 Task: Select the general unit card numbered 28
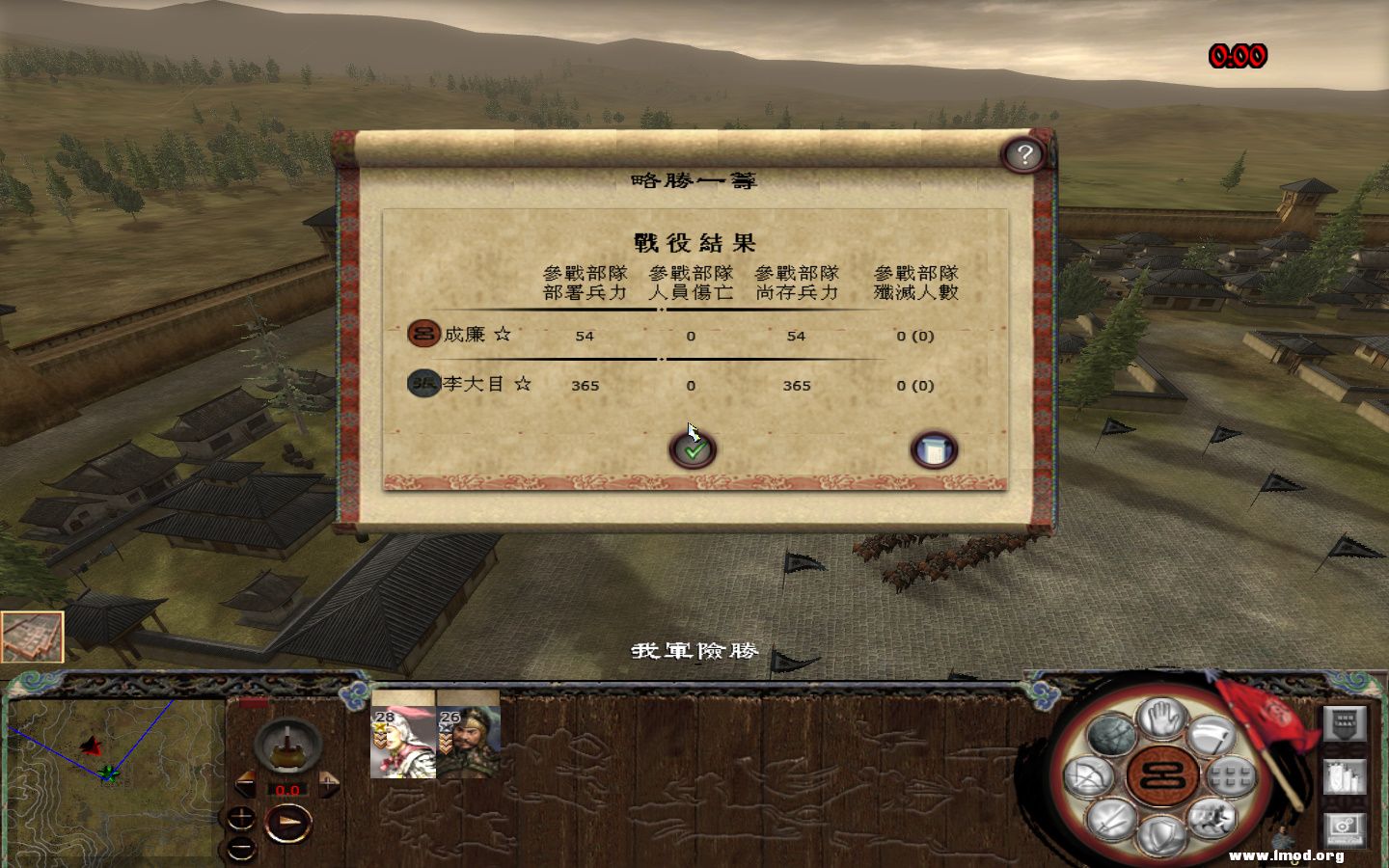(402, 741)
